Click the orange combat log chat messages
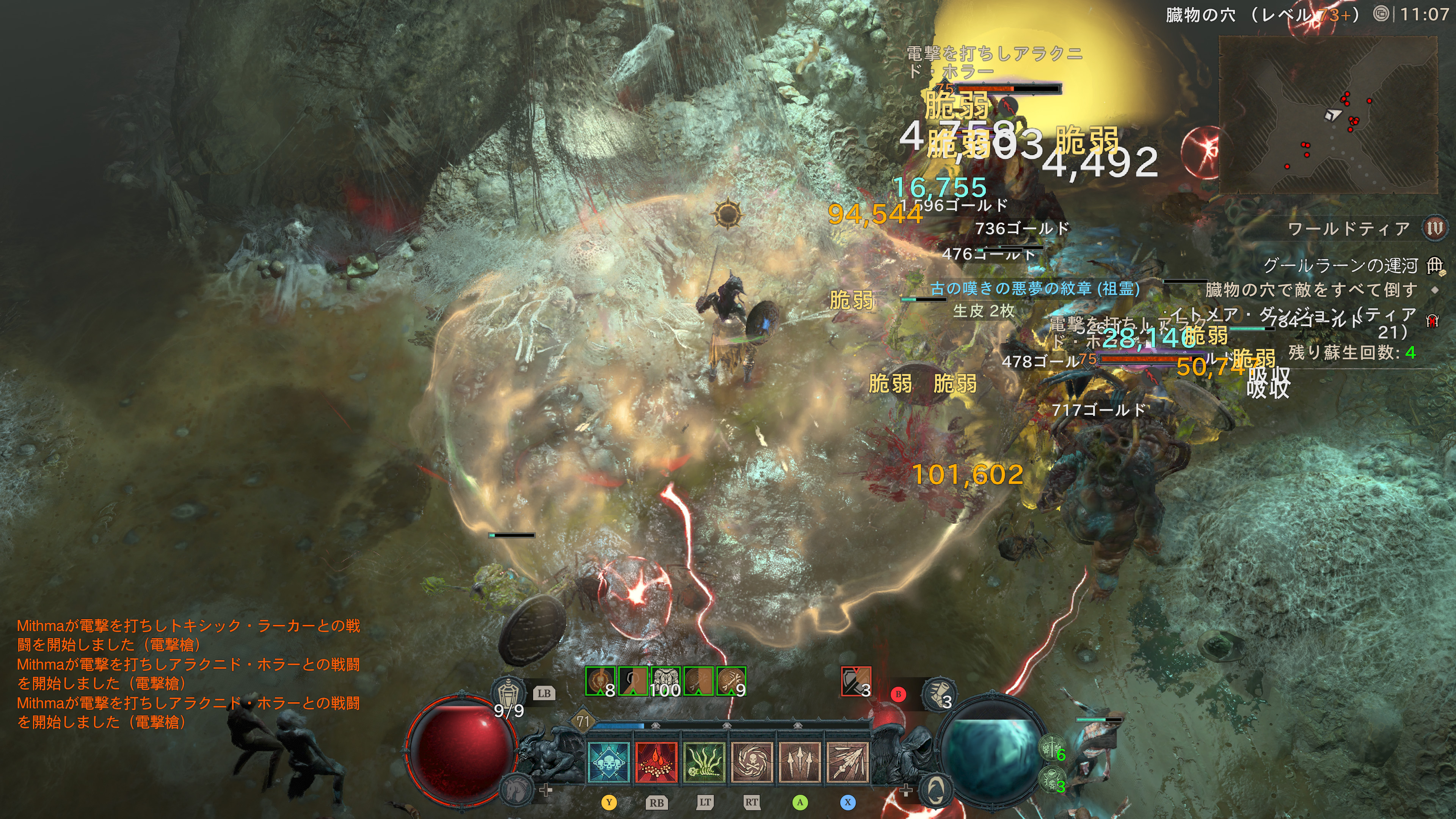1456x819 pixels. point(188,673)
